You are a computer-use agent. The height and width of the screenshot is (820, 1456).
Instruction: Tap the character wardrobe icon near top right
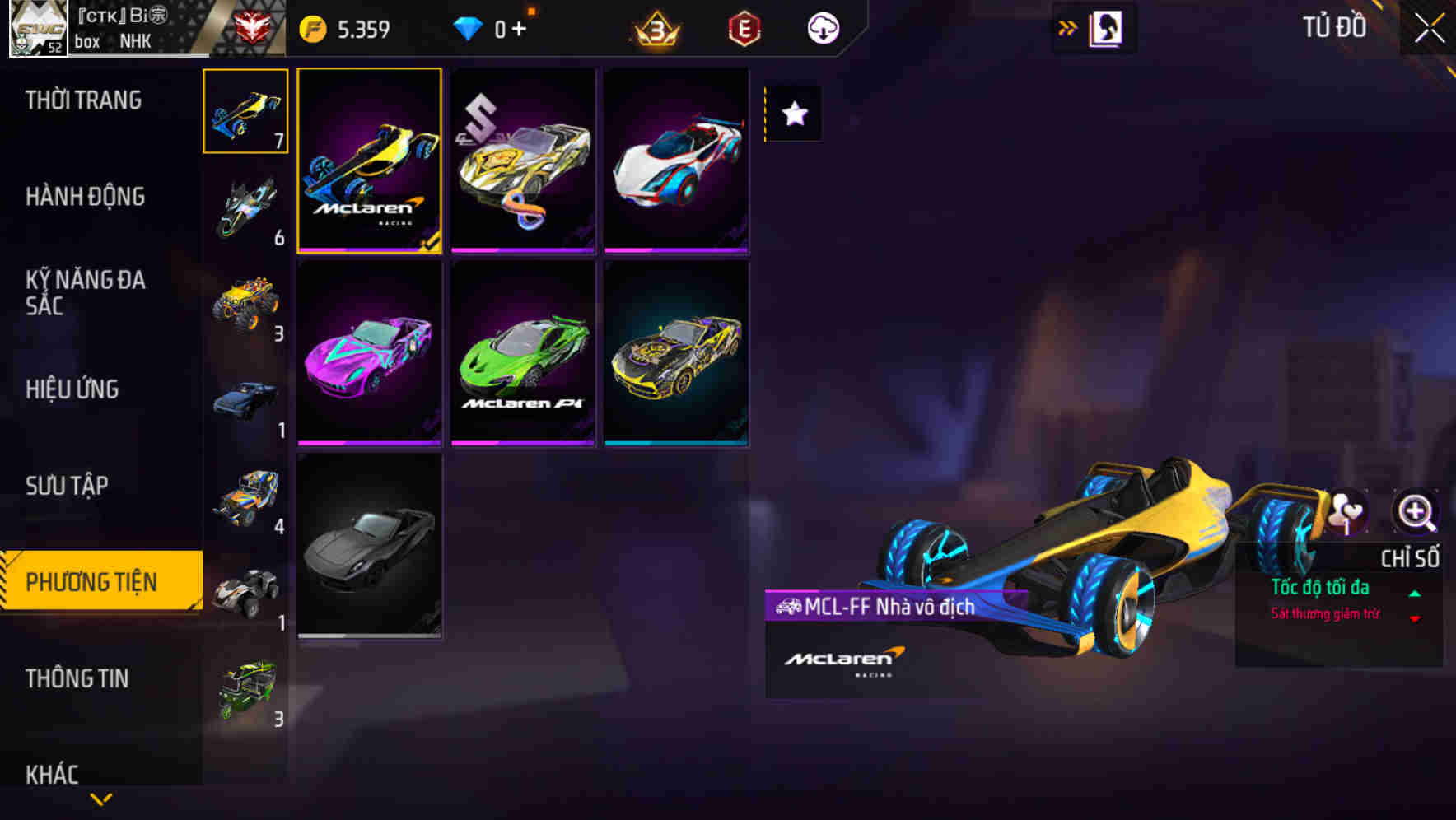tap(1108, 27)
